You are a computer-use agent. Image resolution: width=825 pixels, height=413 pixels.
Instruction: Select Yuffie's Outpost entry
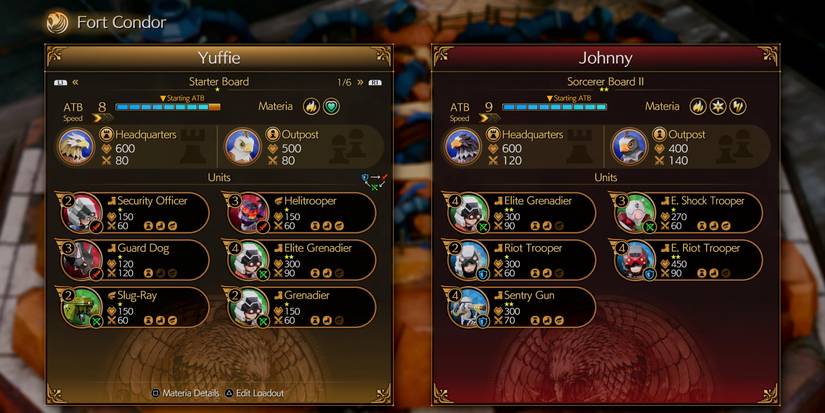[290, 145]
